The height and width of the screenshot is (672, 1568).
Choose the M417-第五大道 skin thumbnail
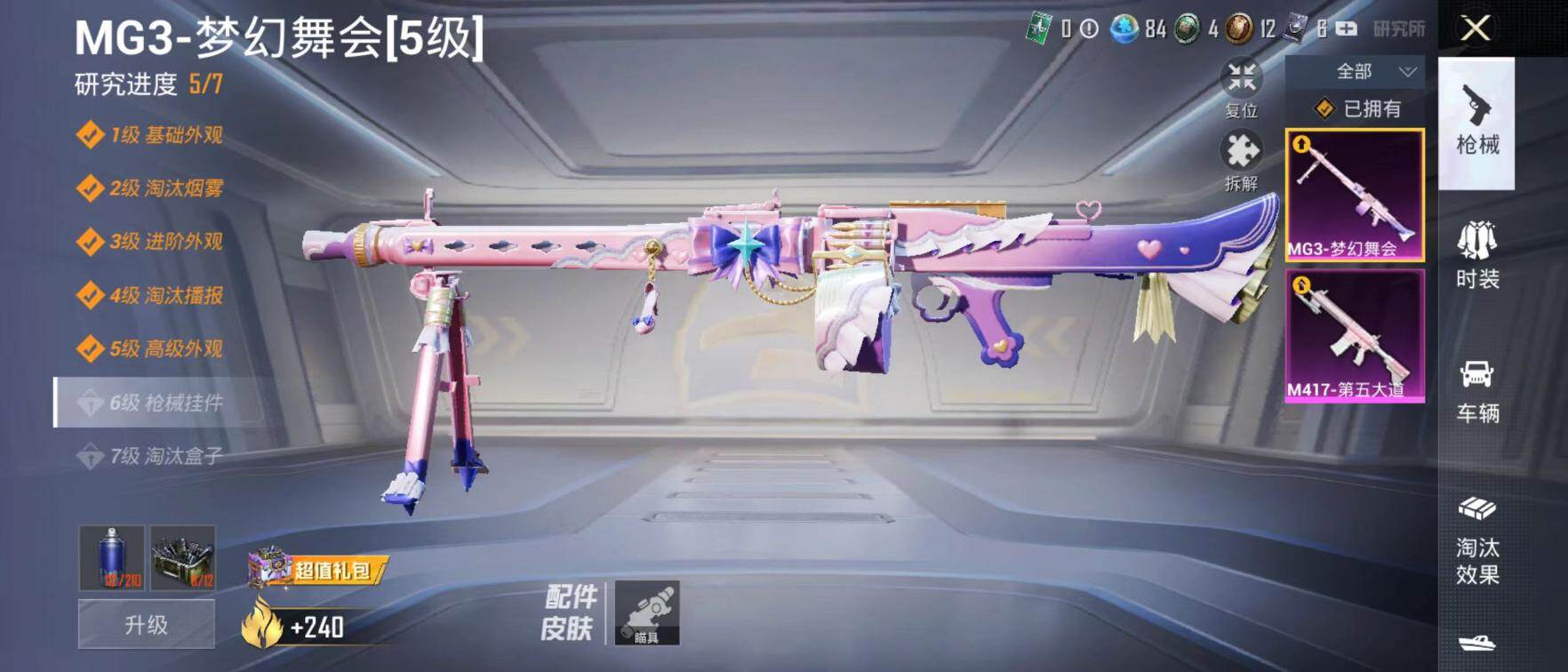coord(1355,336)
